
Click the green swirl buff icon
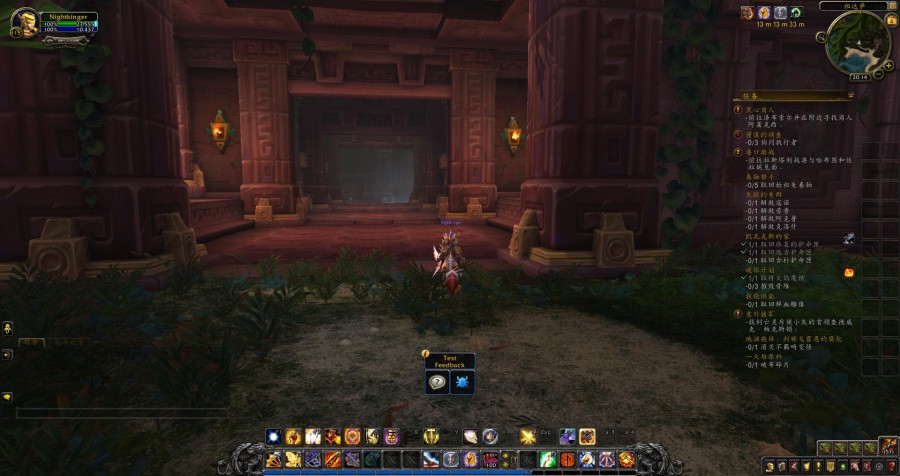coord(795,12)
